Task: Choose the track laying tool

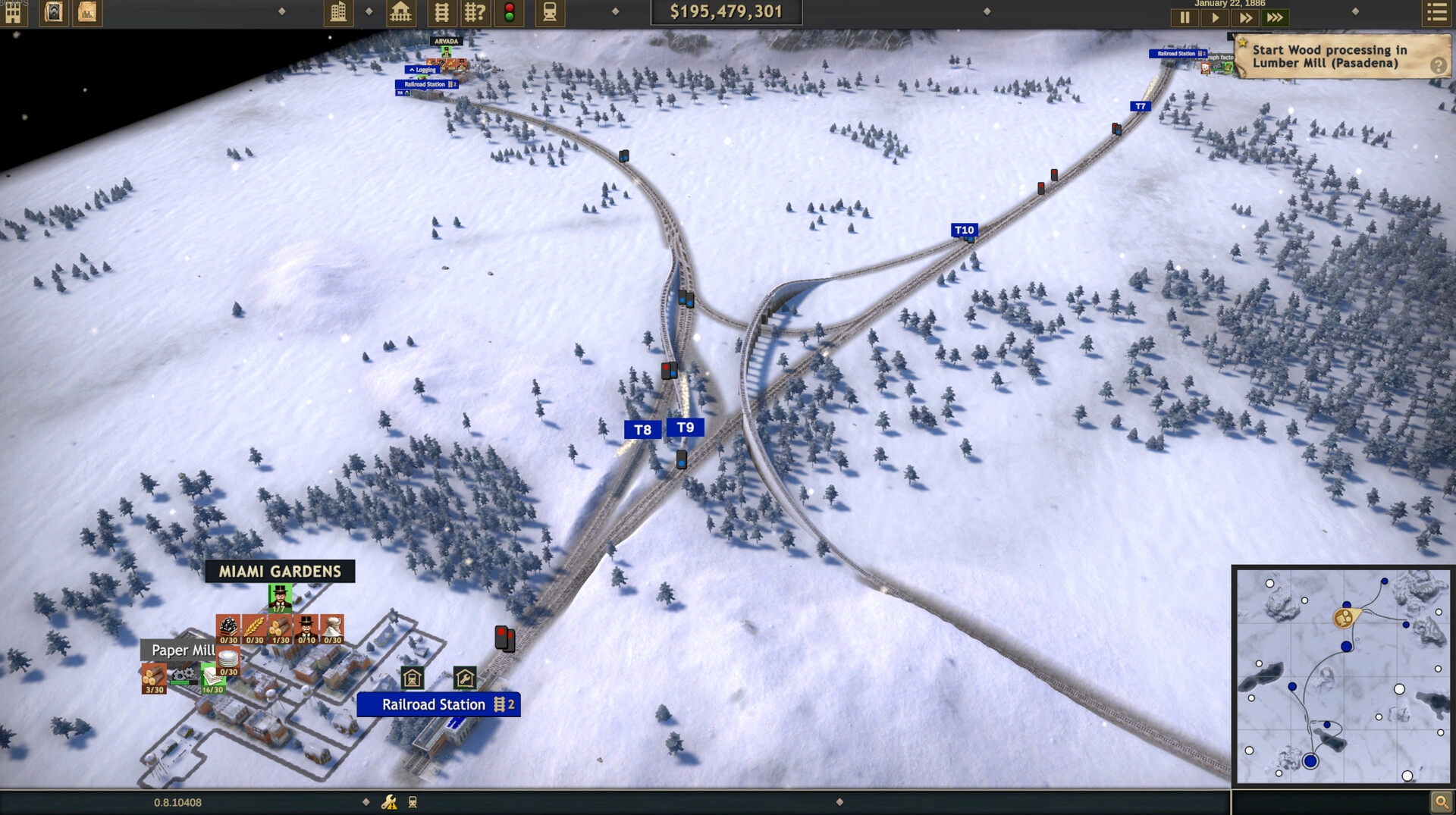Action: pyautogui.click(x=441, y=12)
